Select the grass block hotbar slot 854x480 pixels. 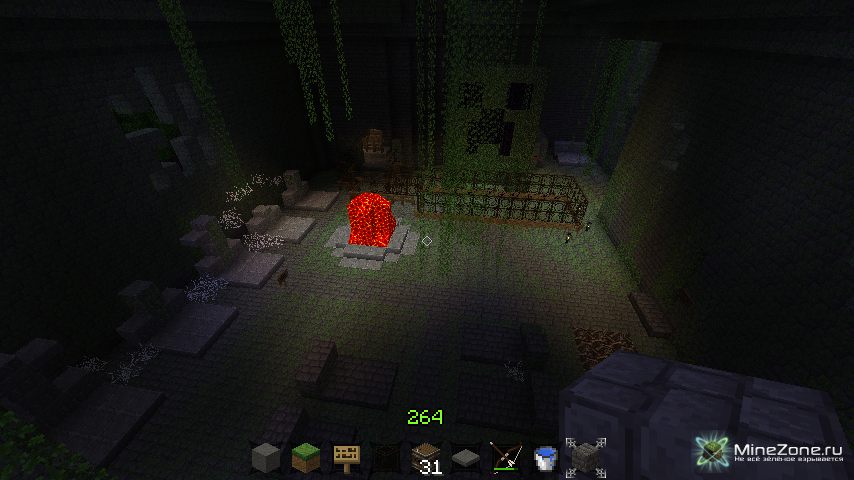pos(305,459)
